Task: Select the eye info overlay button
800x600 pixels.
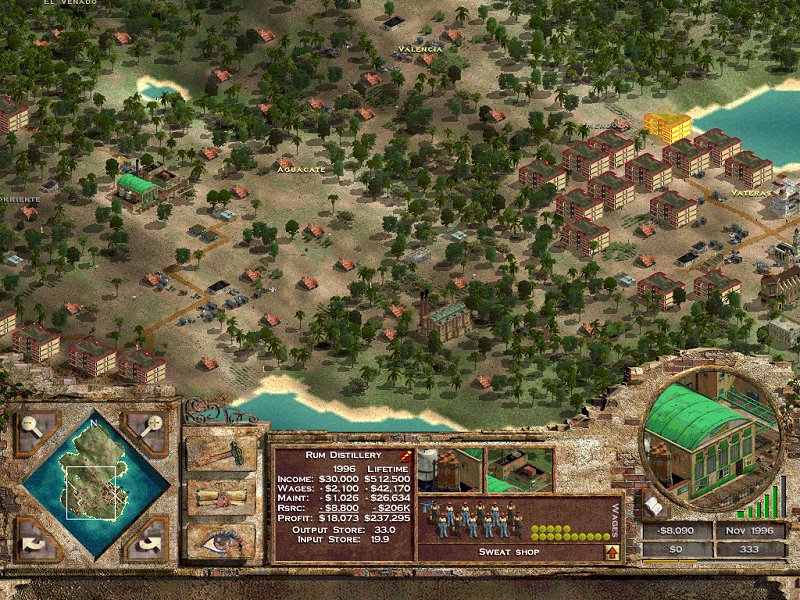Action: (220, 540)
